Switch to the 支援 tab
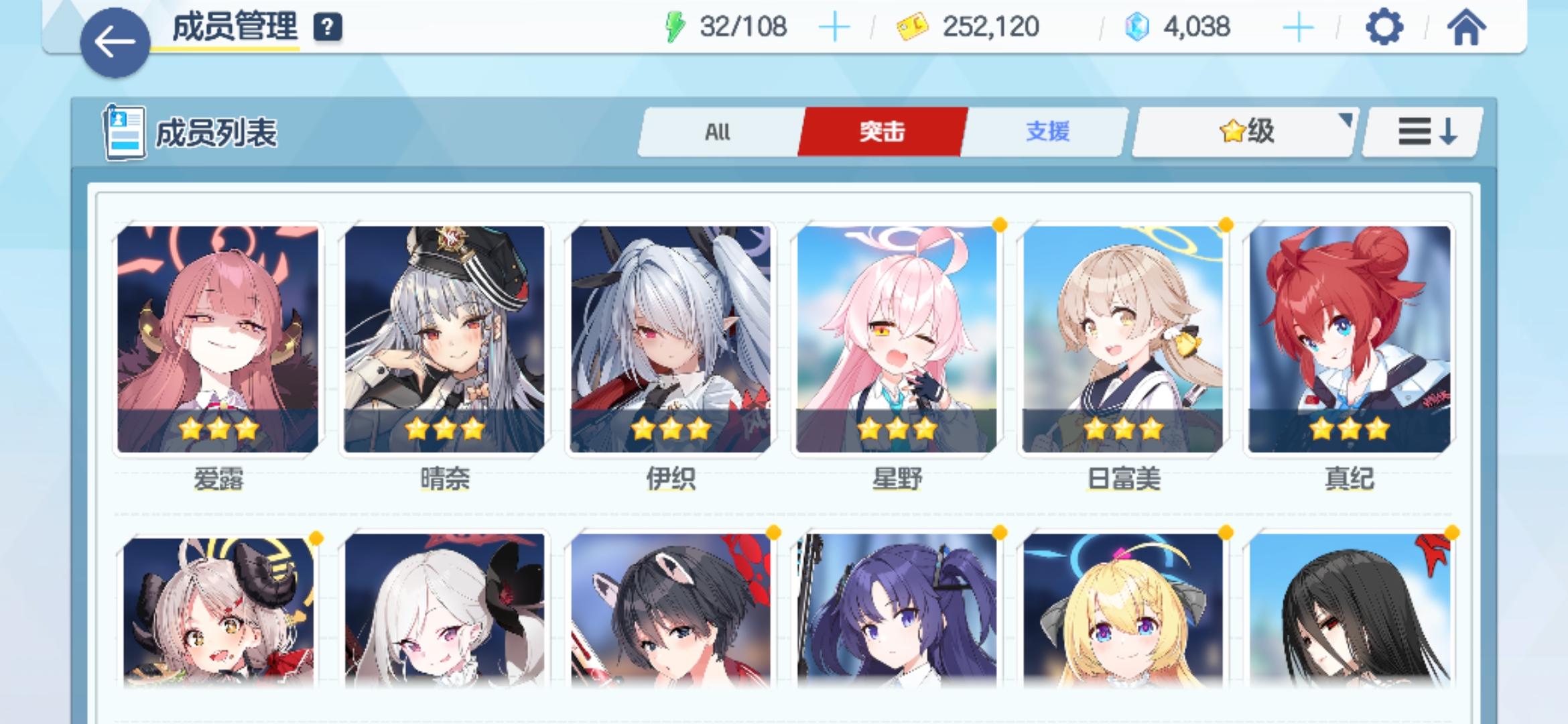1568x724 pixels. [x=1049, y=133]
